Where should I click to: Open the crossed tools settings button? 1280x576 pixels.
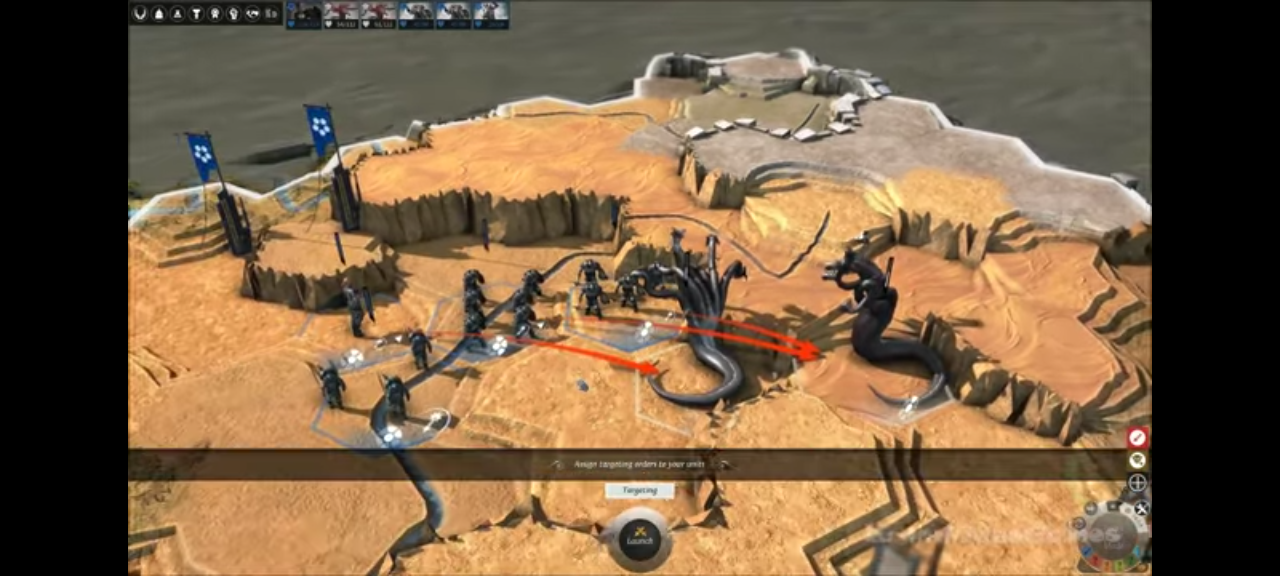1141,508
